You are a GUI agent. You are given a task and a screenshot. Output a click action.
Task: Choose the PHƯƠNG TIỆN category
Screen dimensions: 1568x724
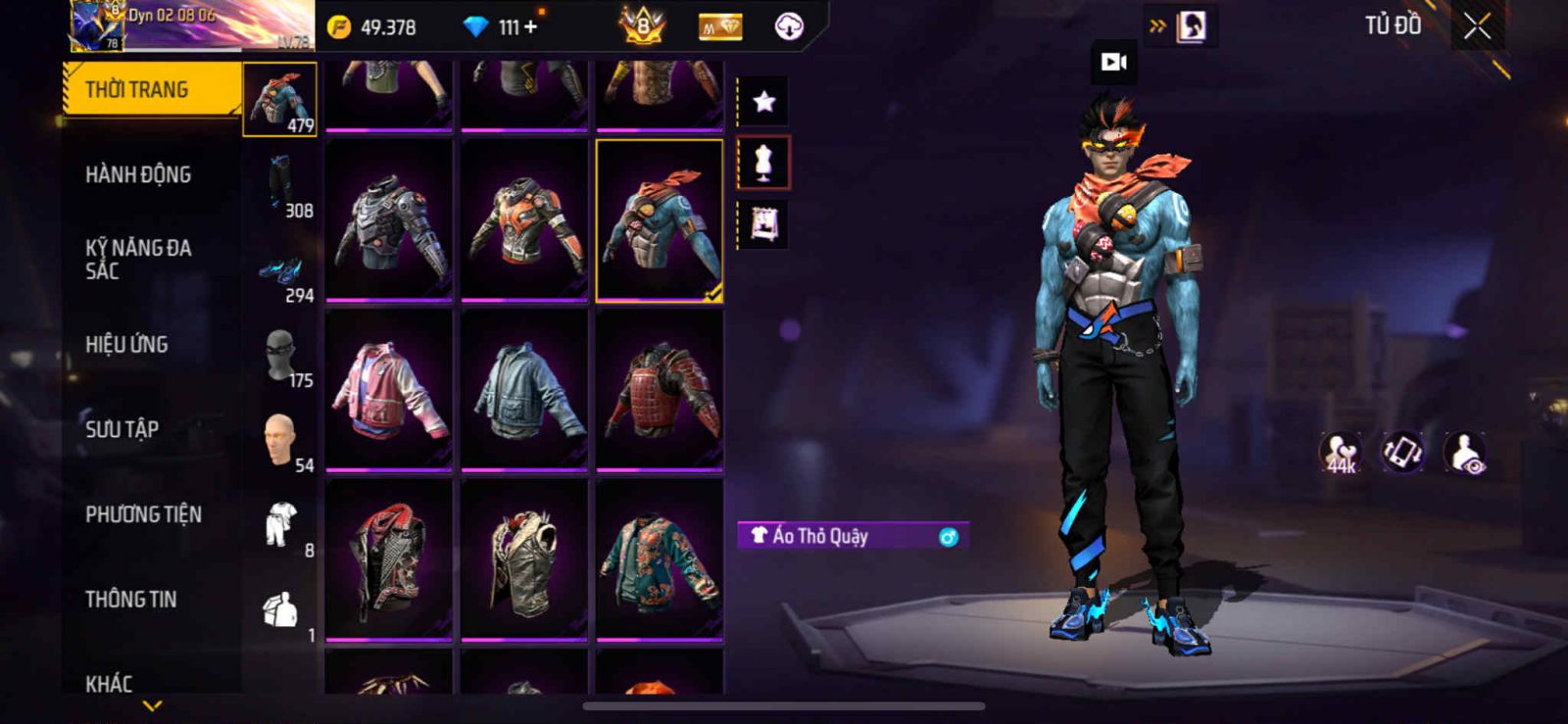pyautogui.click(x=143, y=514)
